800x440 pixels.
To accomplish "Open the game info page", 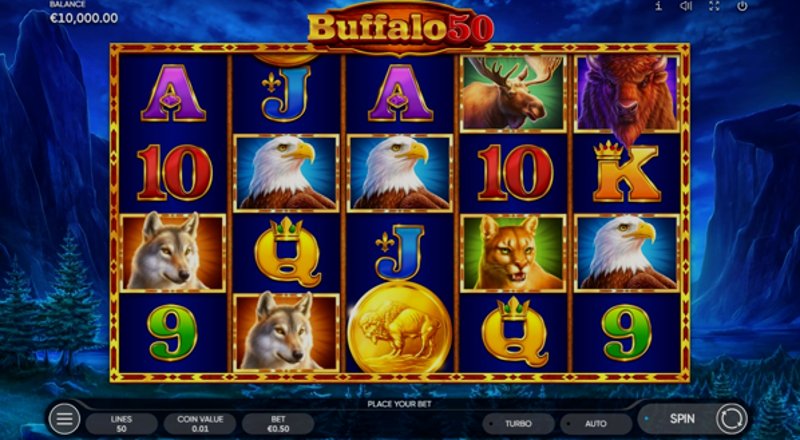I will [x=658, y=6].
